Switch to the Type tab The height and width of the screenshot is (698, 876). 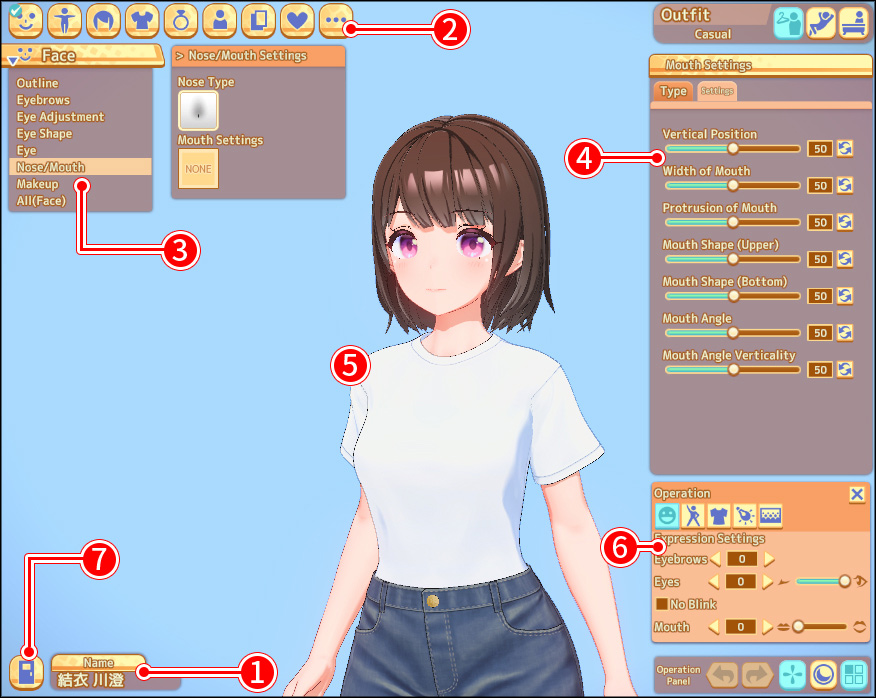tap(674, 91)
